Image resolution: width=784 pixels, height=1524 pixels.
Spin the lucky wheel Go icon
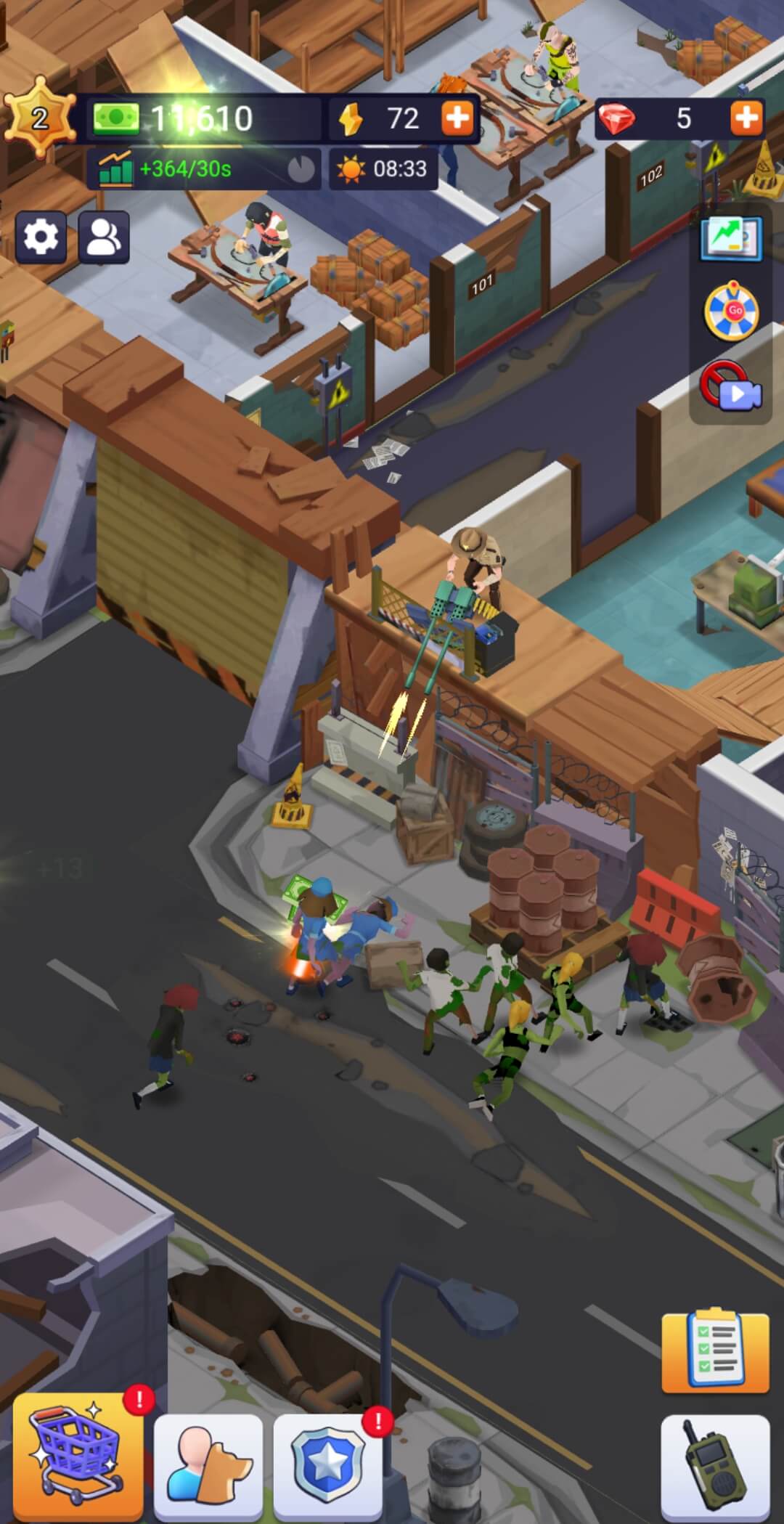click(x=732, y=312)
